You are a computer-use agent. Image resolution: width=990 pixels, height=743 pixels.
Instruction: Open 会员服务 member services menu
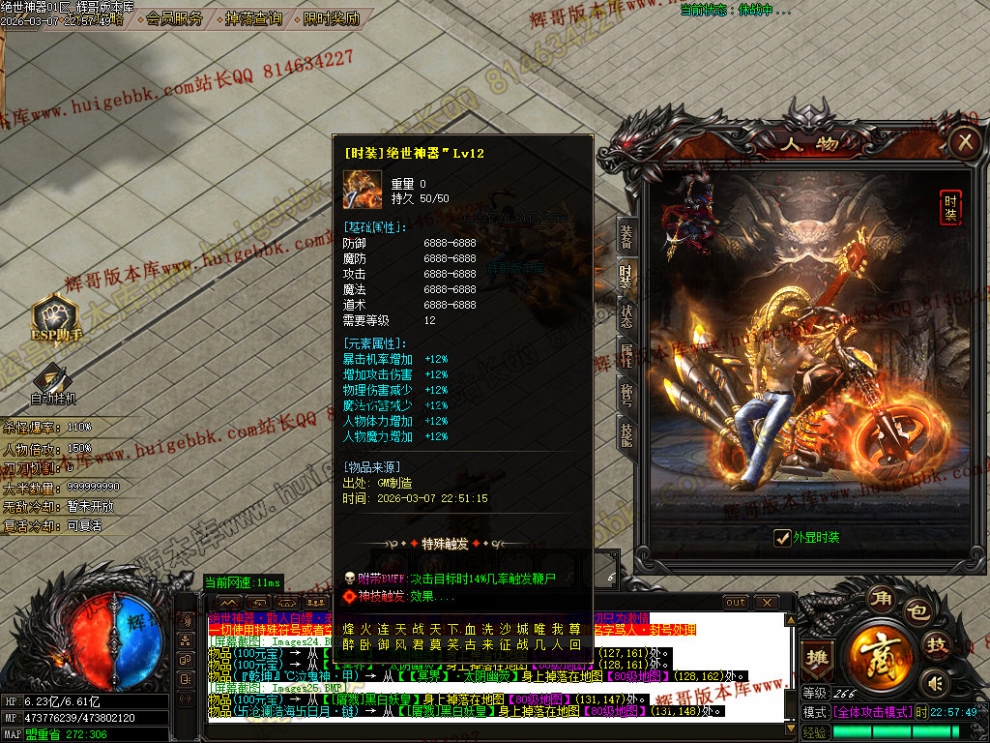(x=173, y=18)
